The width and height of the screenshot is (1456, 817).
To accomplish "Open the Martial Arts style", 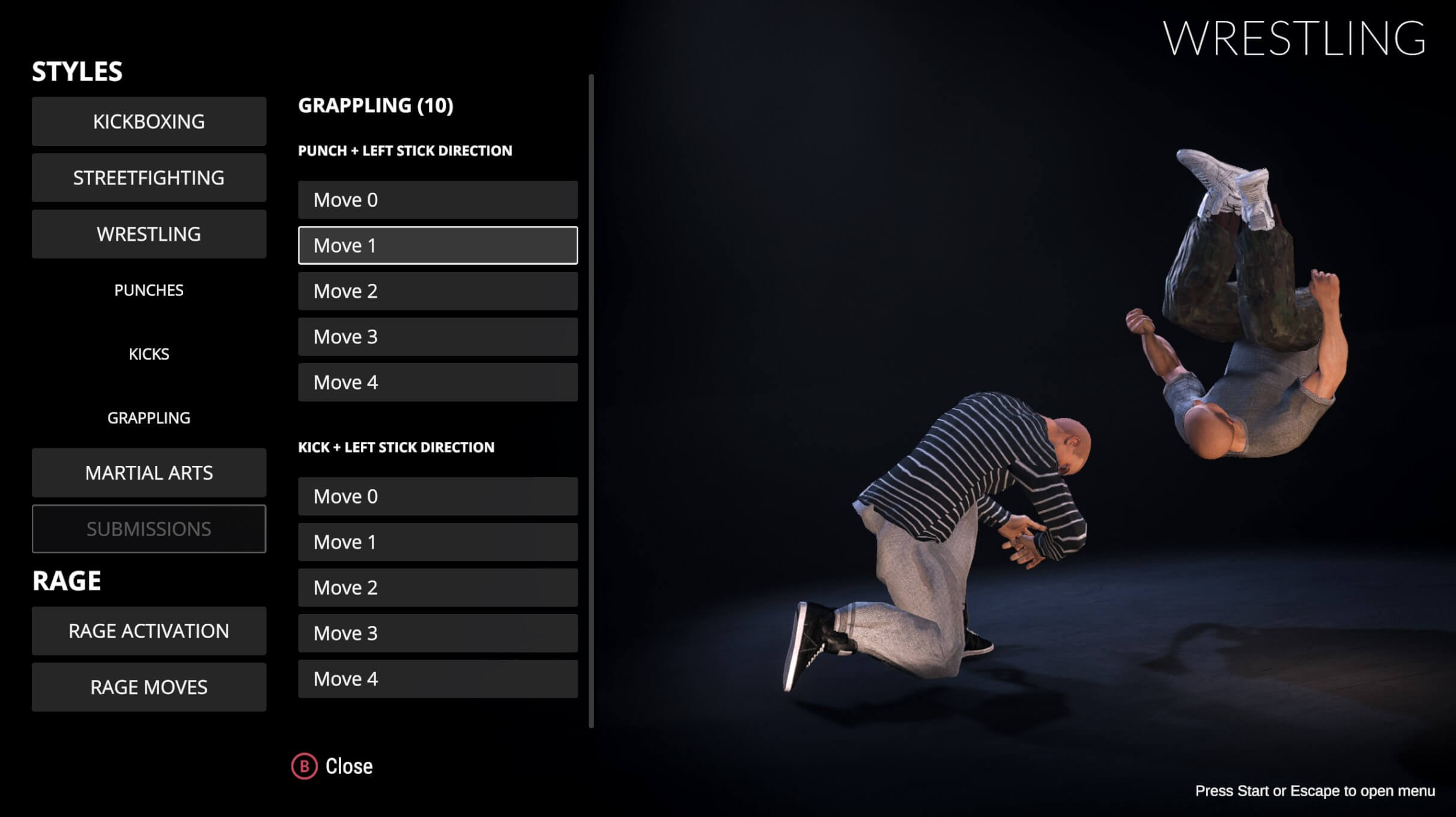I will [x=148, y=473].
